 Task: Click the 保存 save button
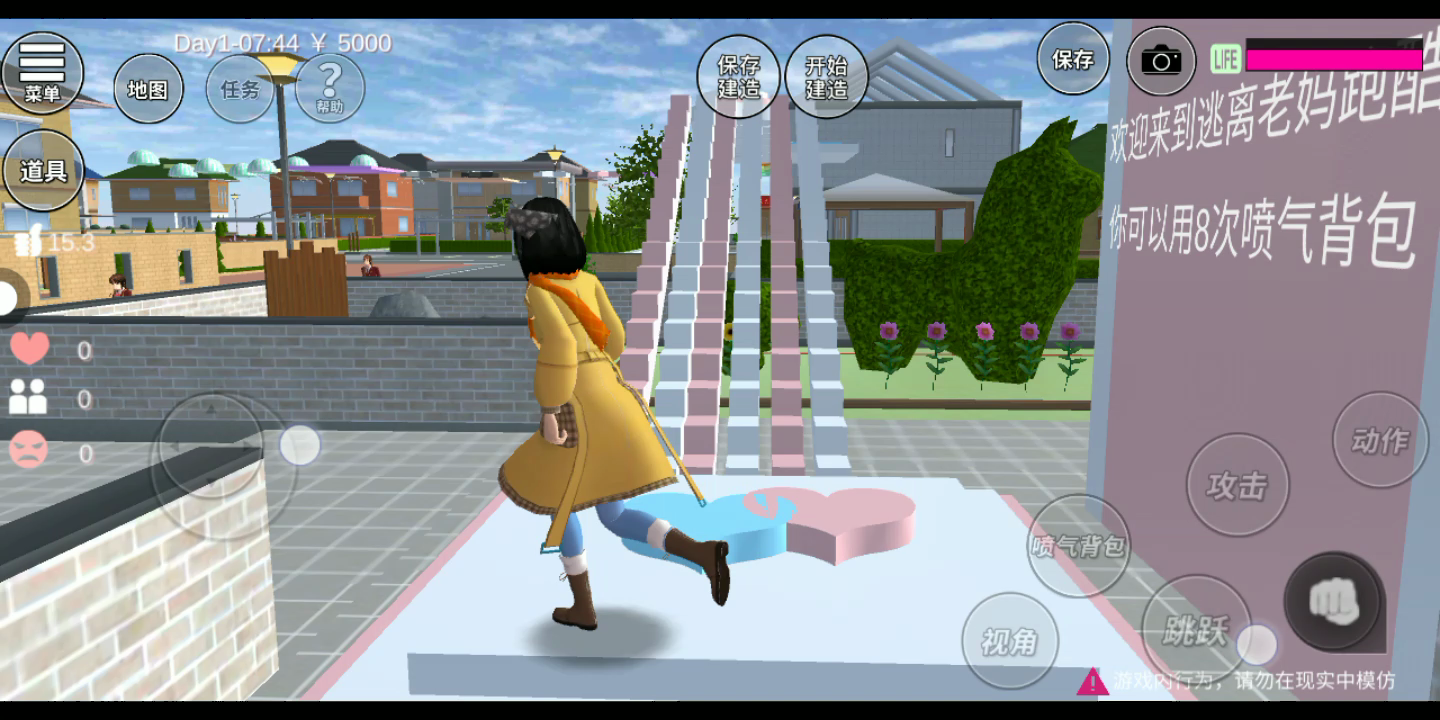[x=1073, y=60]
